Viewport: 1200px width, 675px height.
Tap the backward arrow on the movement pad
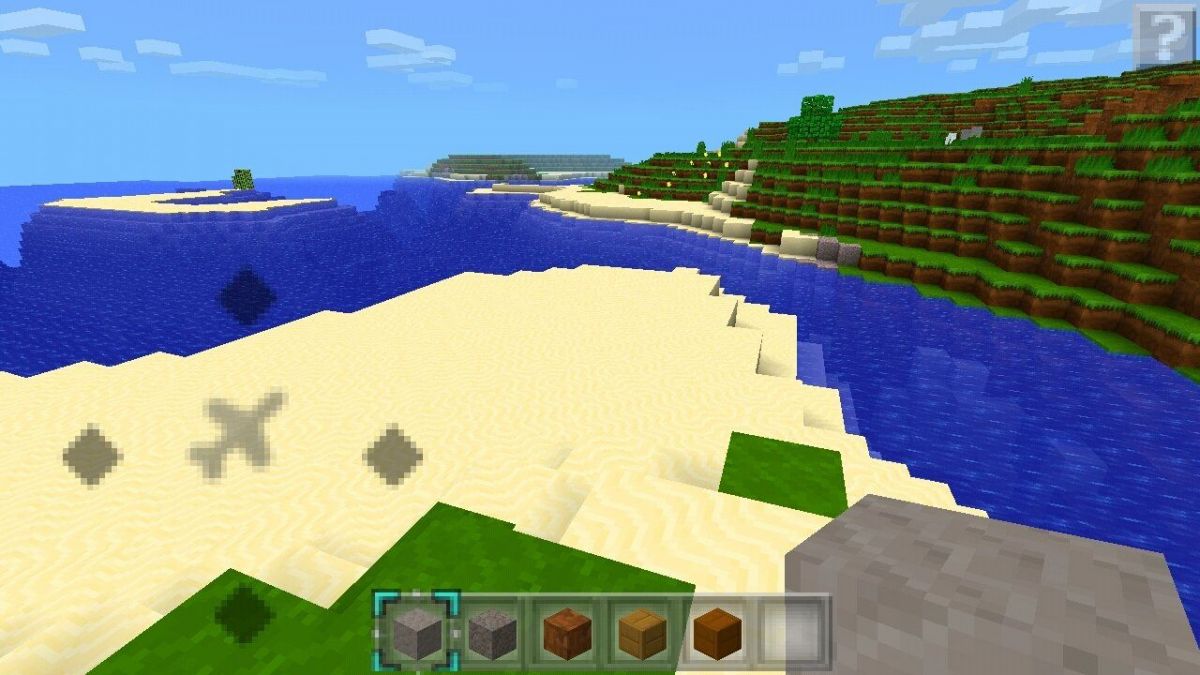[244, 611]
